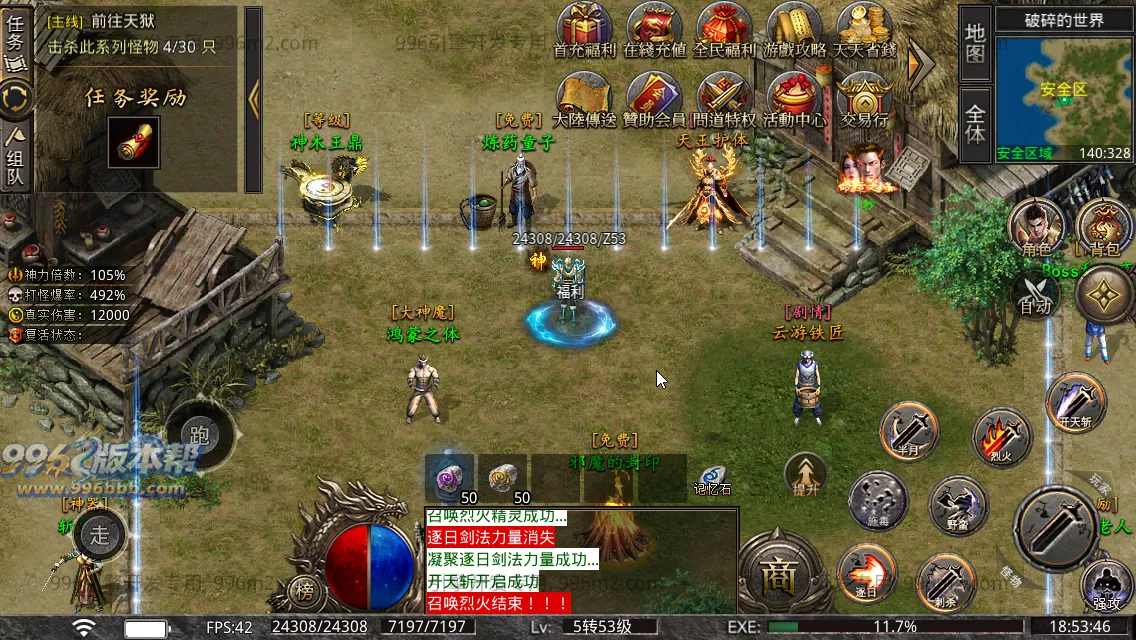Use the 半月 half-moon slash skill

[908, 431]
